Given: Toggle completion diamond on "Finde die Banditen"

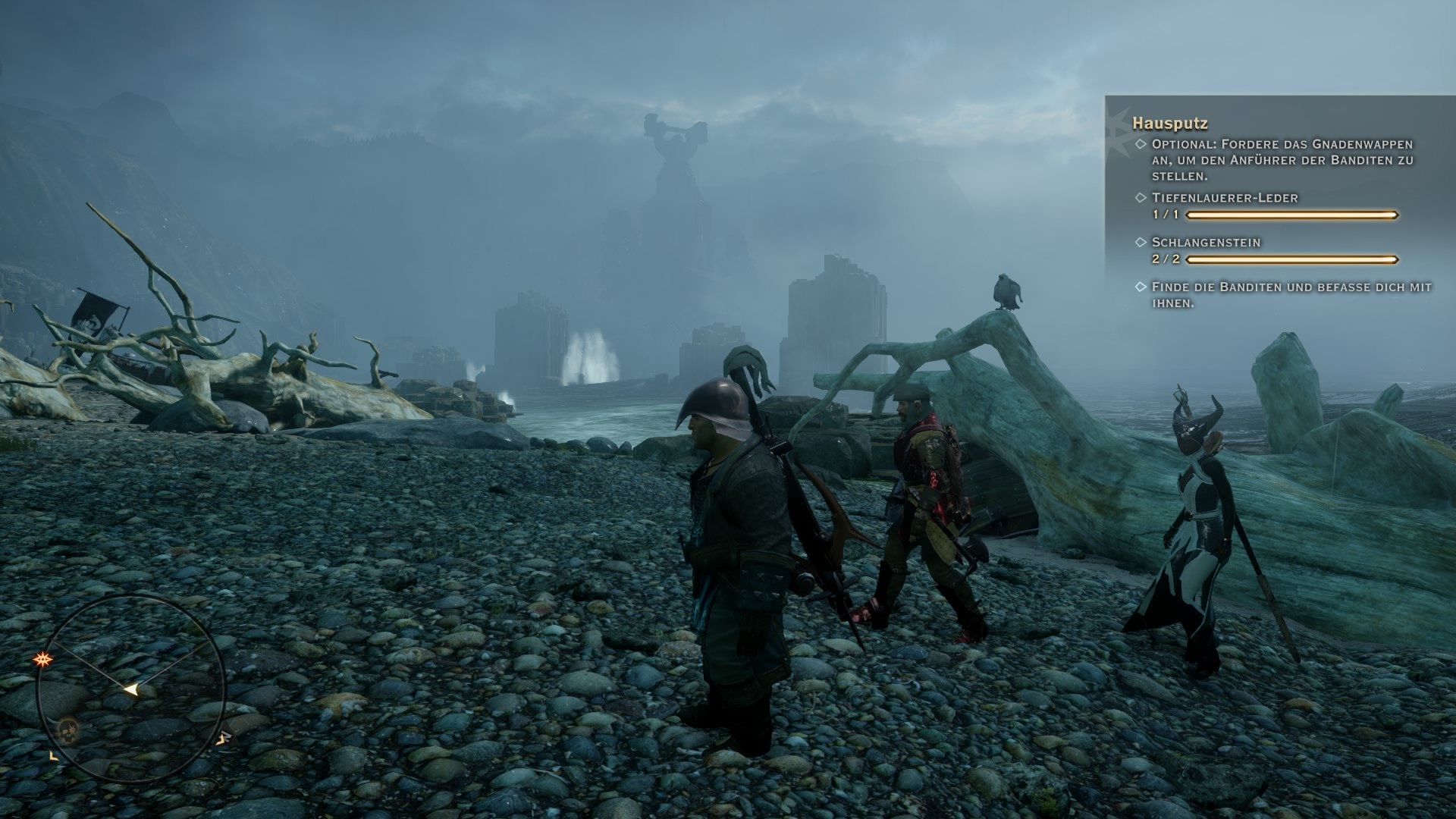Looking at the screenshot, I should pos(1140,287).
